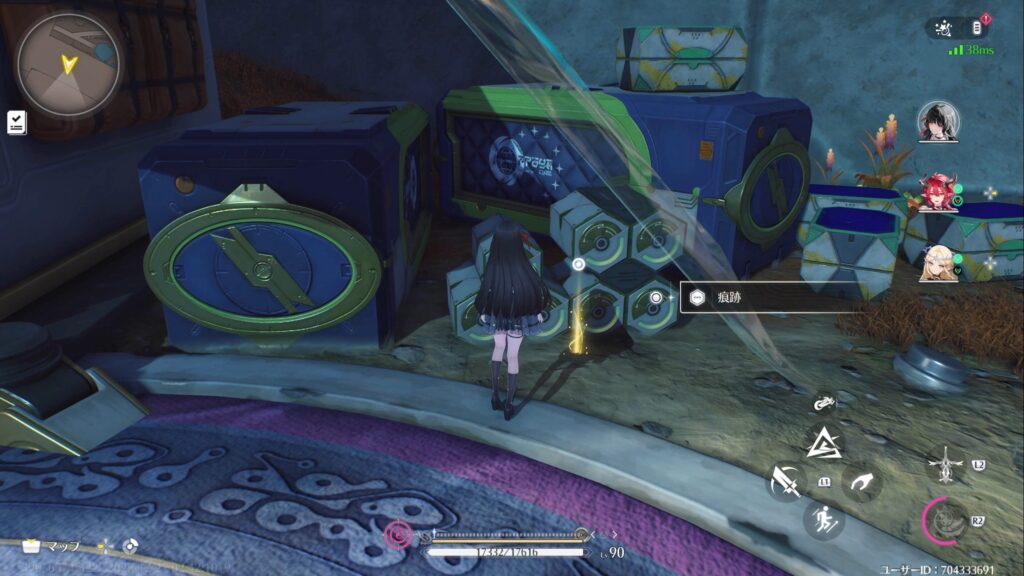1024x576 pixels.
Task: Switch to the red-haired horned character
Action: click(938, 192)
